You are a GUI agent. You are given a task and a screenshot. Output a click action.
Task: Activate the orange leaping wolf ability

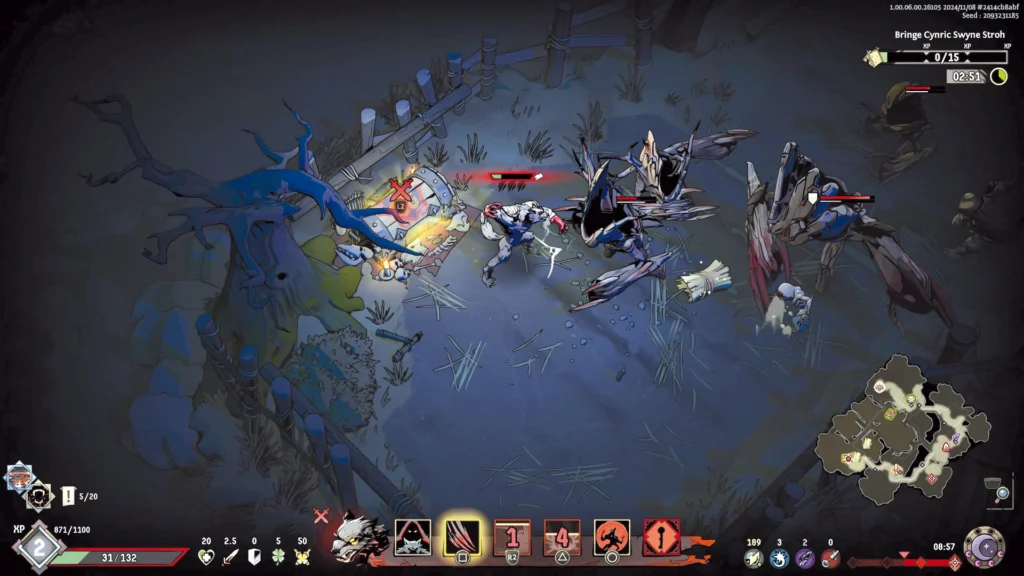pos(612,537)
